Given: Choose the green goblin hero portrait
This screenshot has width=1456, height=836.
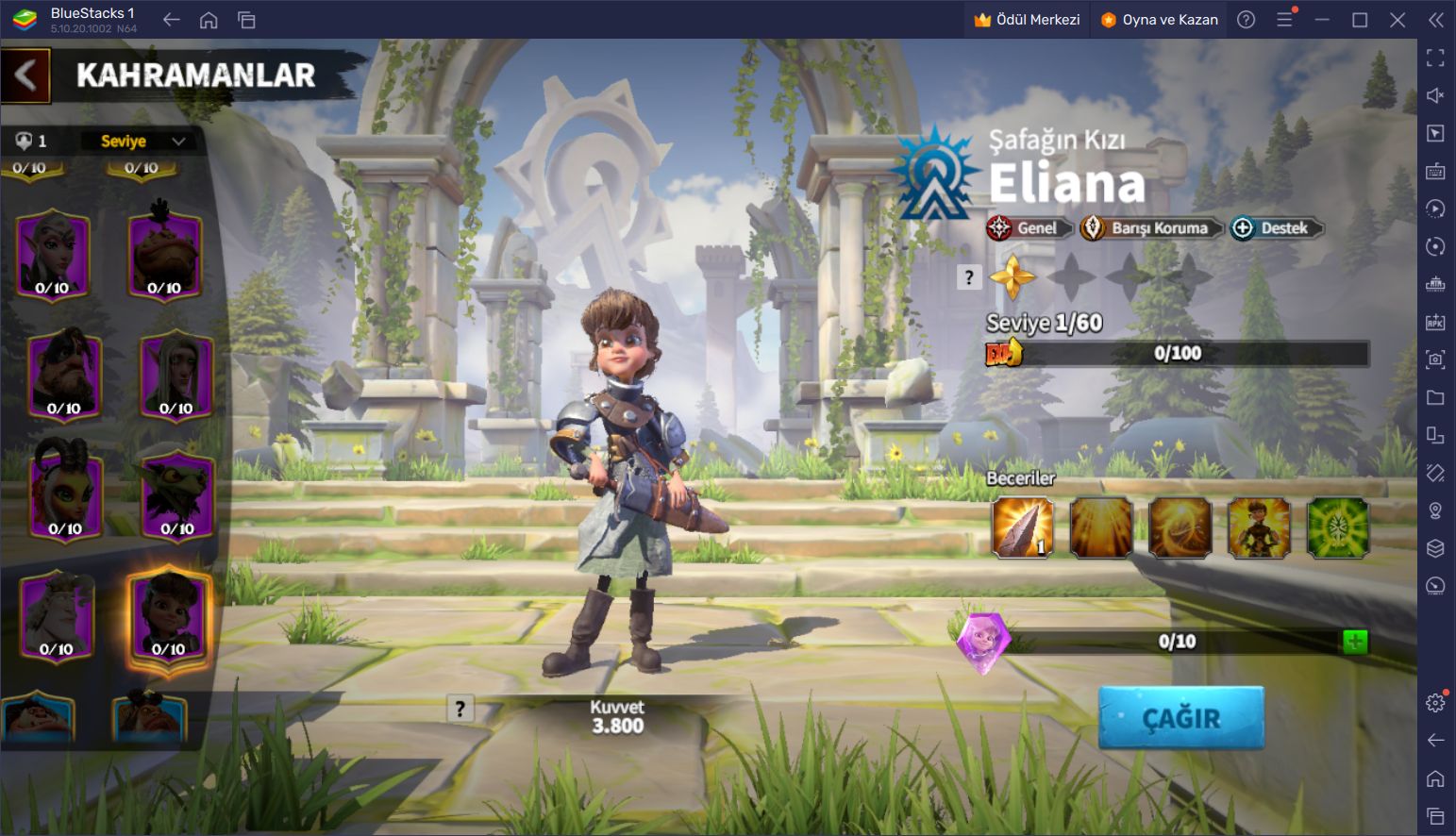Looking at the screenshot, I should click(176, 494).
